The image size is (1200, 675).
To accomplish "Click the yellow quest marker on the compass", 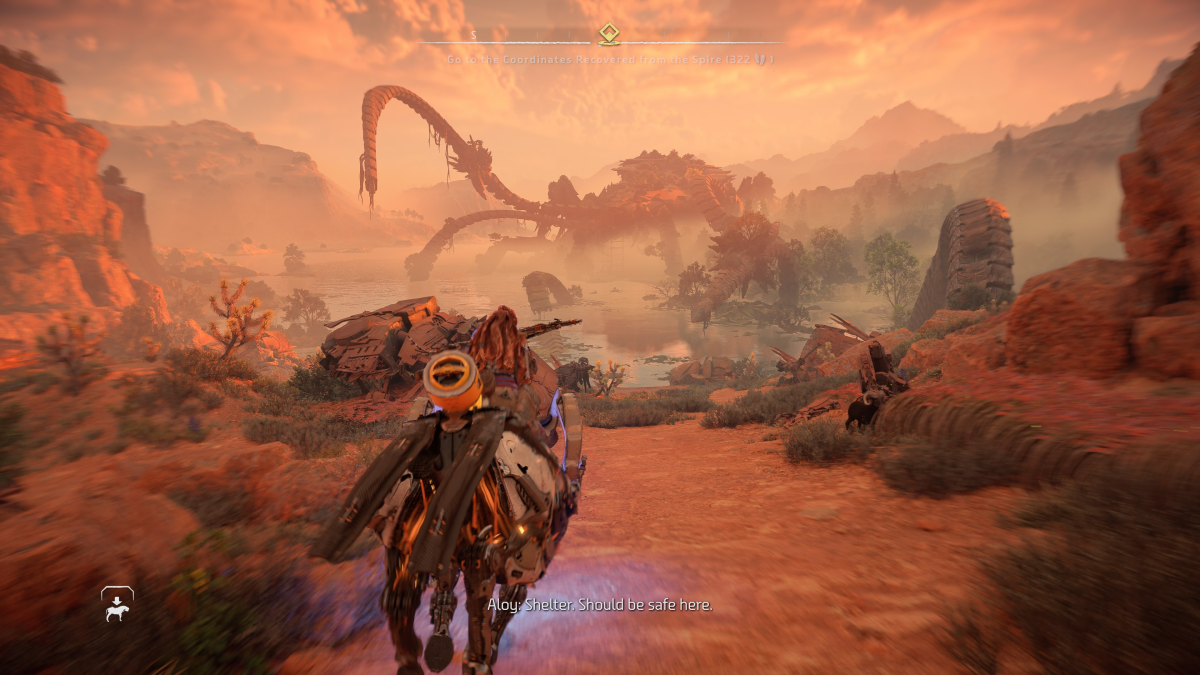I will (608, 35).
